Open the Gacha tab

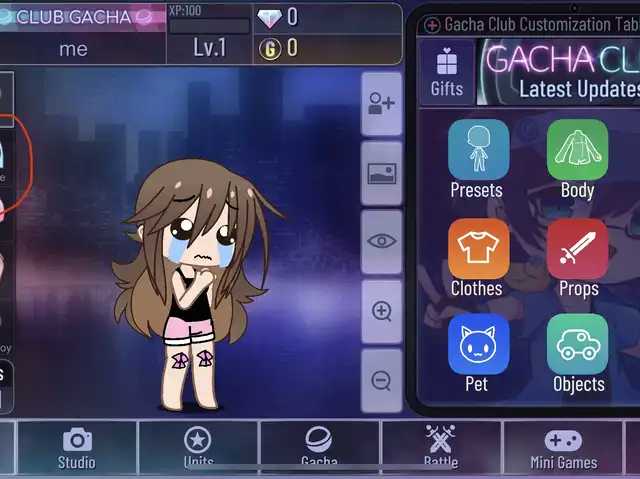click(x=319, y=448)
